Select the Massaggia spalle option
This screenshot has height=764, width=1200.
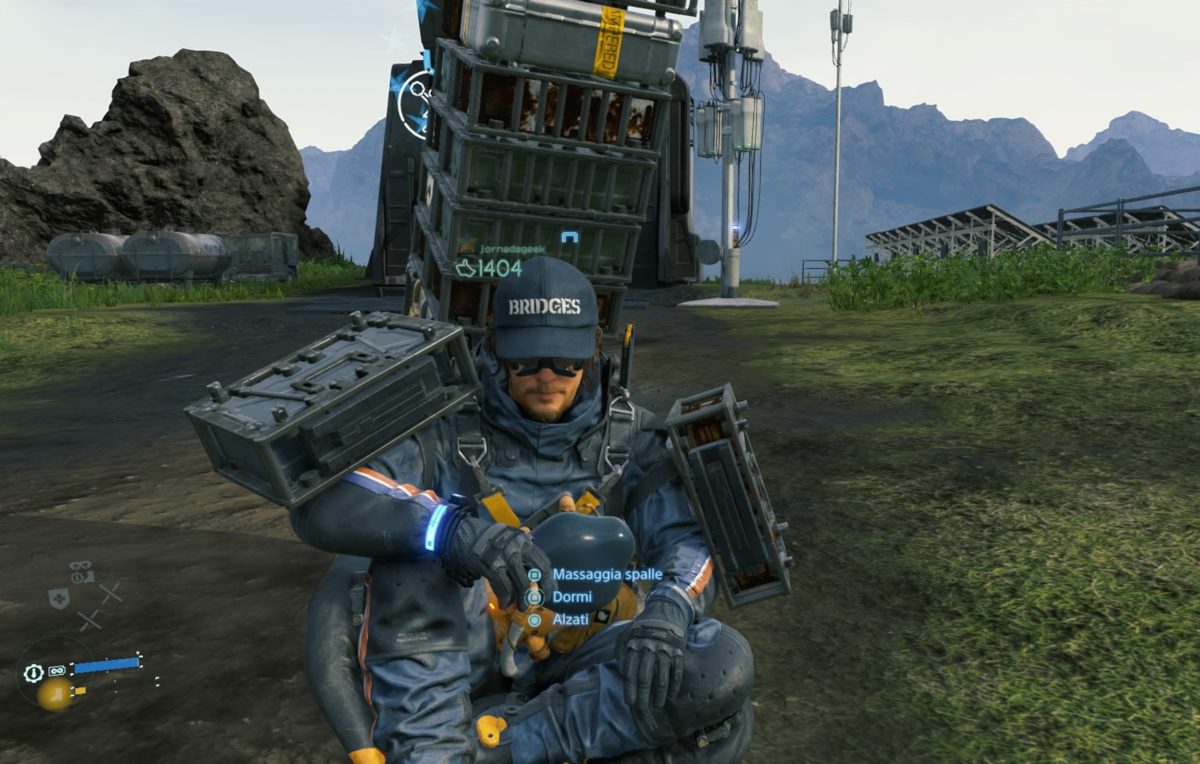click(x=606, y=575)
